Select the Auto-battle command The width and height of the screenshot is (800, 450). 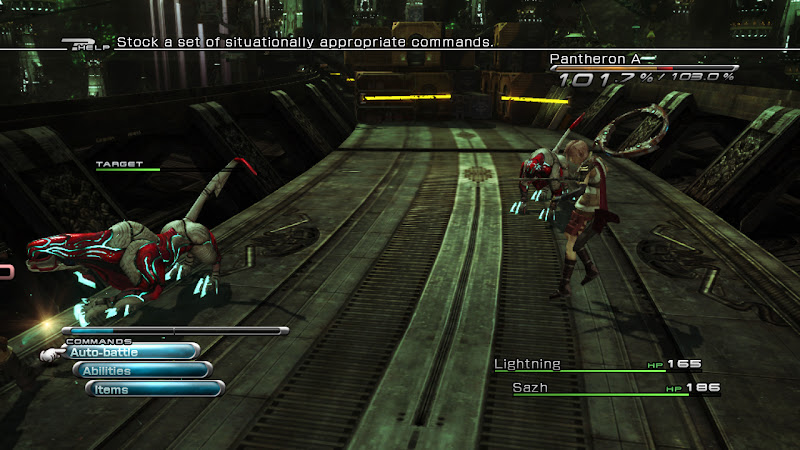tap(128, 352)
